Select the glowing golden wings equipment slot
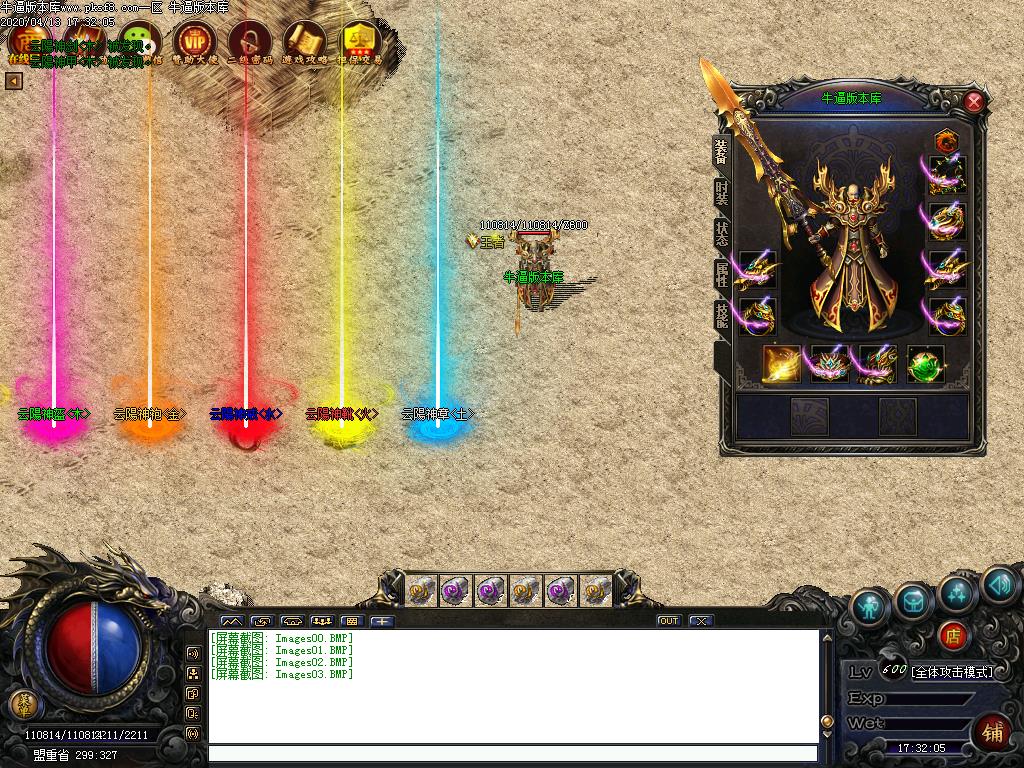 point(782,365)
